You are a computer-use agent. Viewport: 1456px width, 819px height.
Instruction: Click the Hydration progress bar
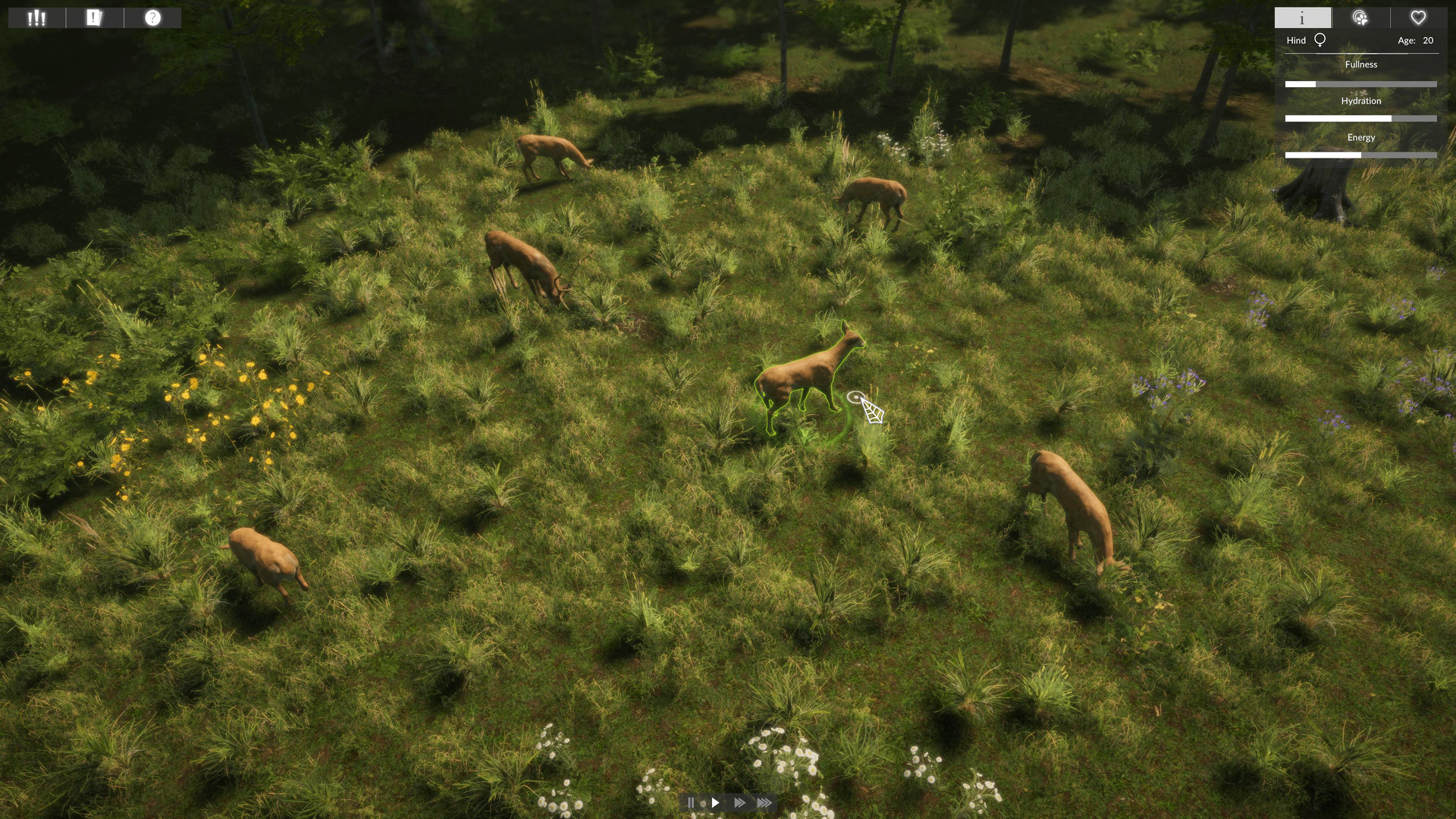click(1361, 118)
